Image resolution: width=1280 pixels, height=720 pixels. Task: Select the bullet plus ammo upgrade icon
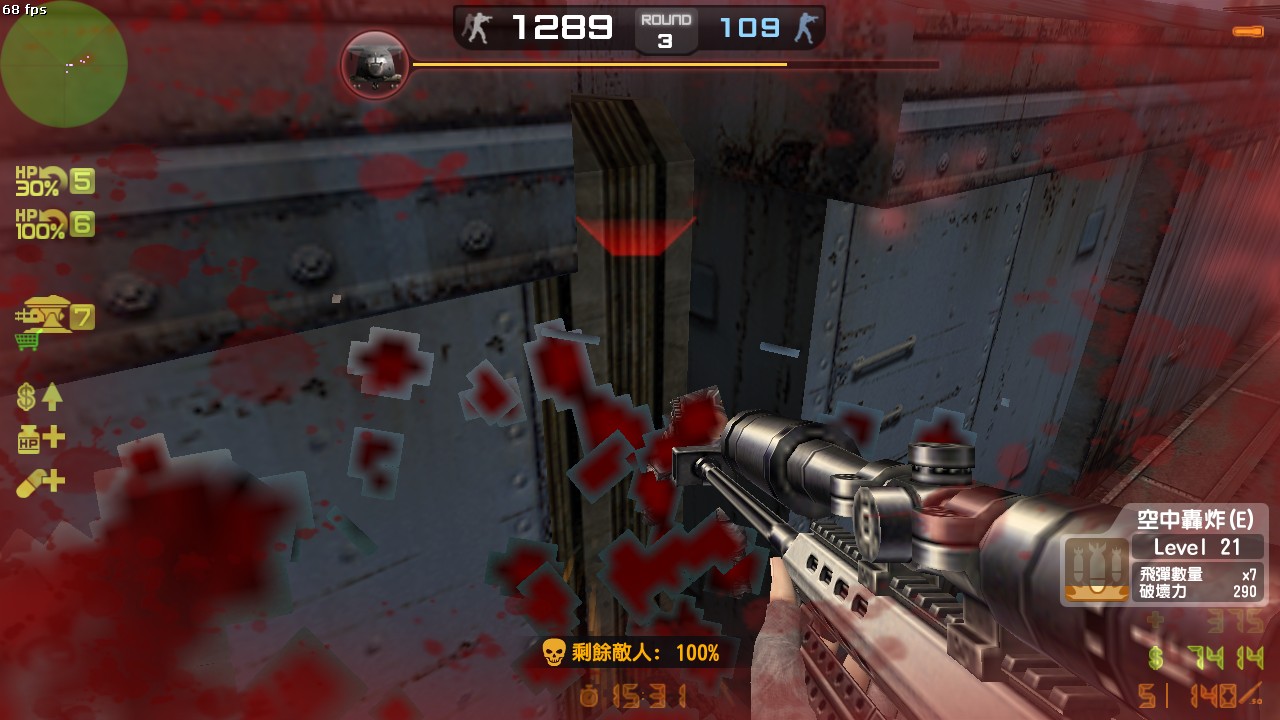tap(40, 483)
